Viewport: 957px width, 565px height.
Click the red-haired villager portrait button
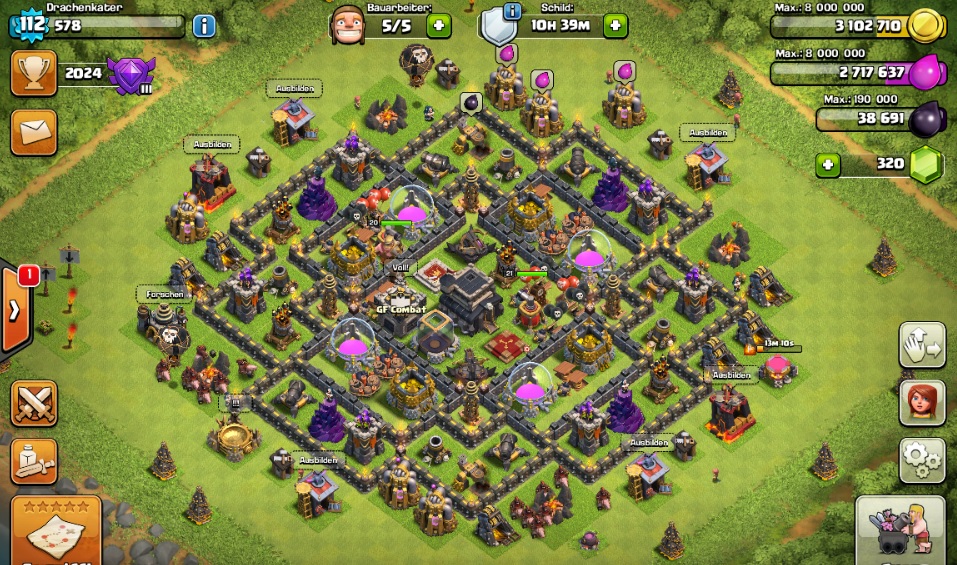(922, 402)
